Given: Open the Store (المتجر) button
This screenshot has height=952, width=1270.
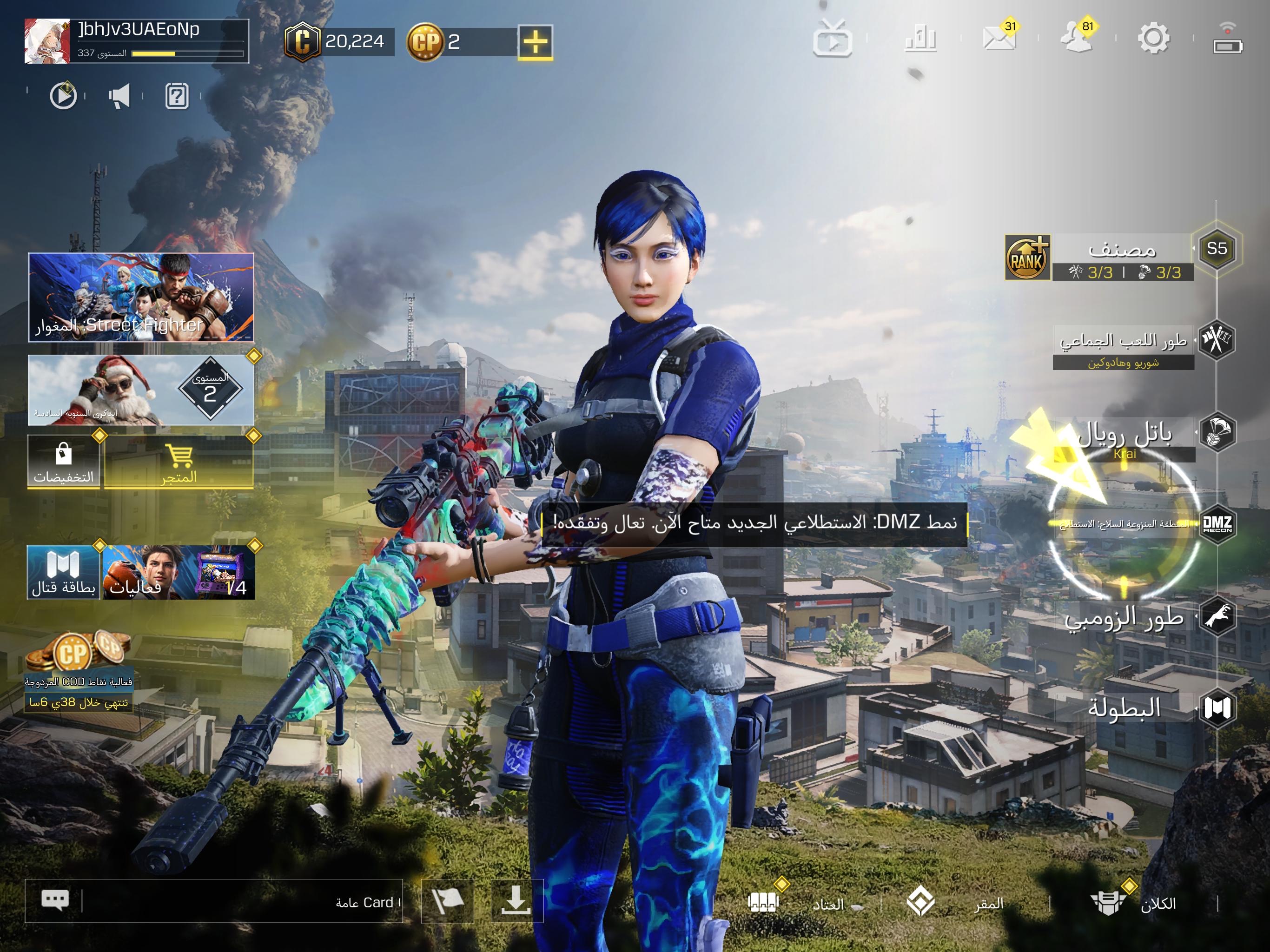Looking at the screenshot, I should (179, 462).
